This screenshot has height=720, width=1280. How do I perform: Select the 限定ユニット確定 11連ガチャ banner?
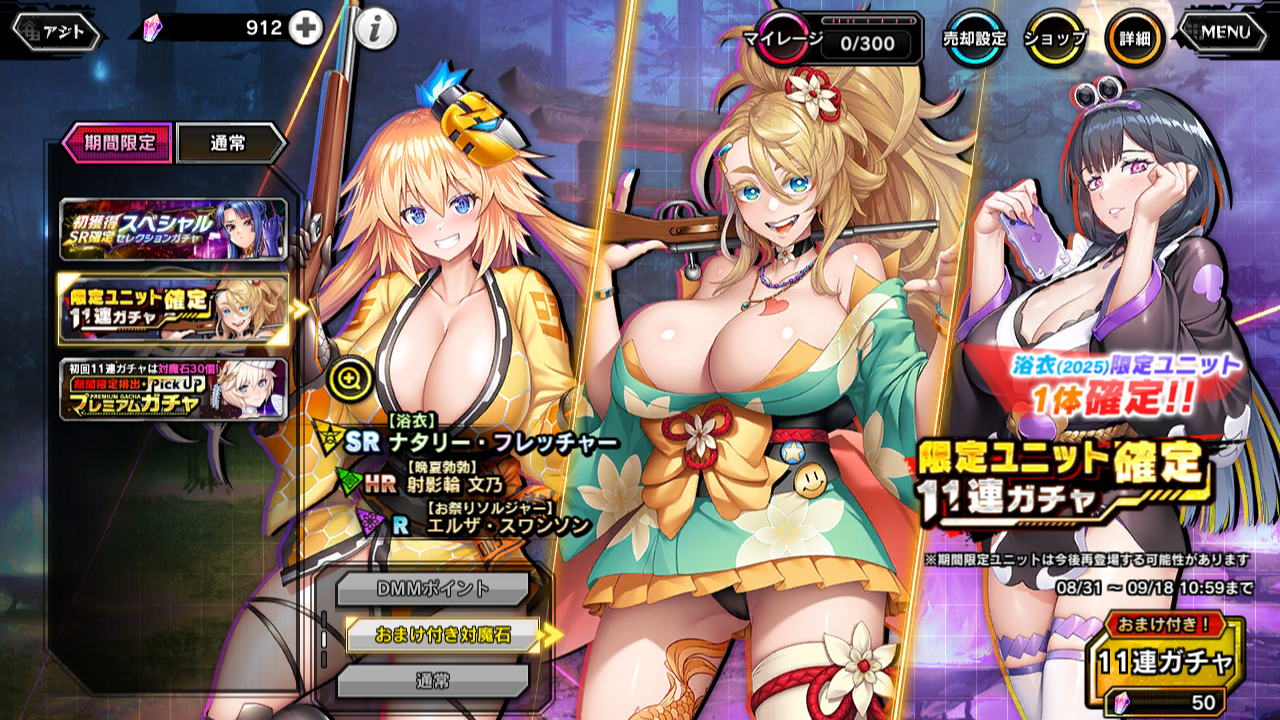(x=173, y=310)
